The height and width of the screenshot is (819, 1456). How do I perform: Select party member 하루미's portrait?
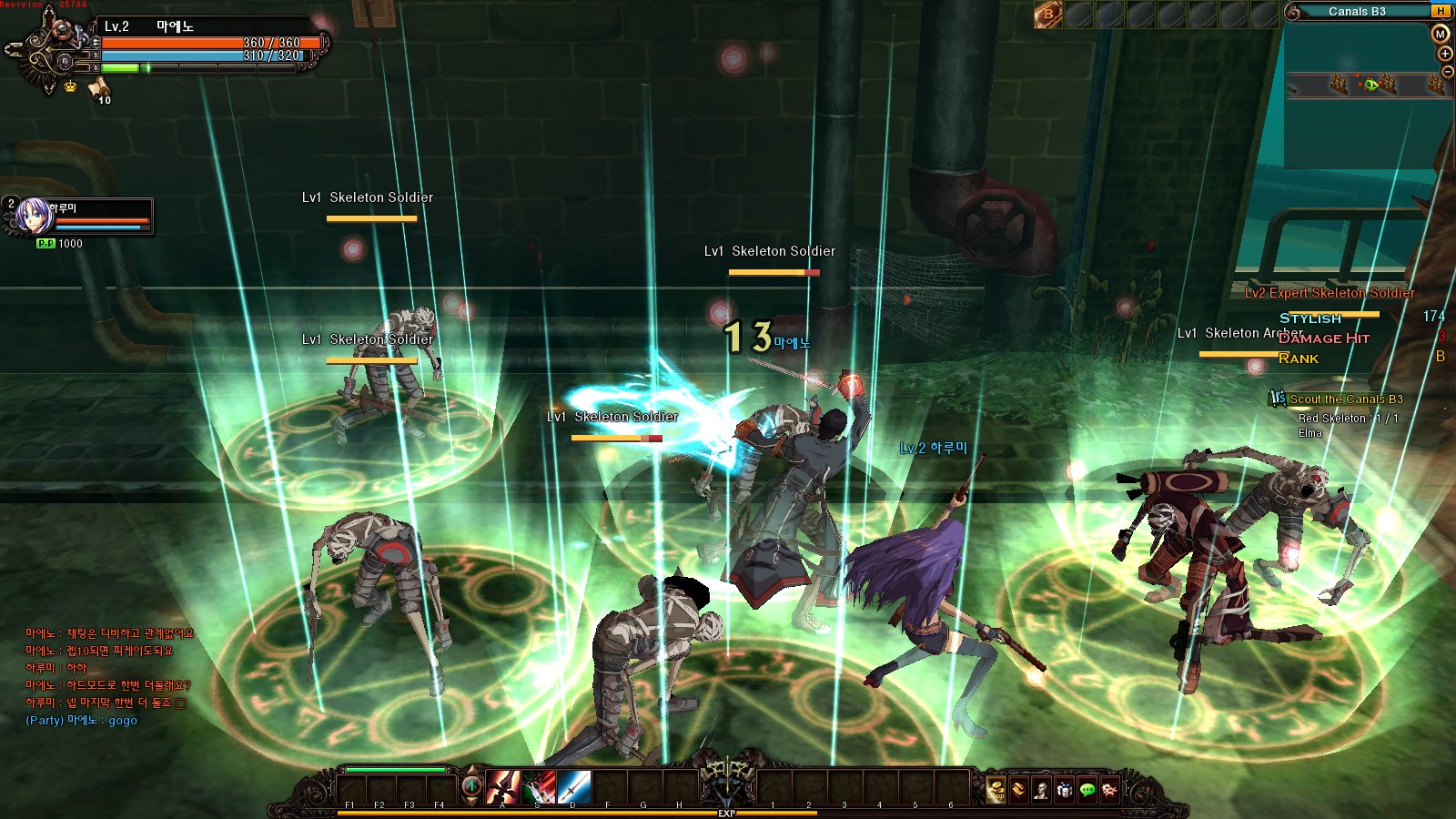35,217
